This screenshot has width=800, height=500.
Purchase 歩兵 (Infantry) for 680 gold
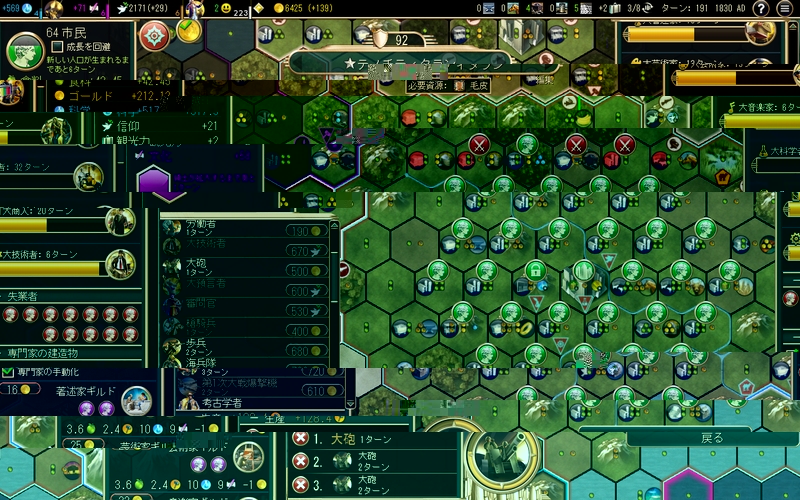click(x=305, y=351)
